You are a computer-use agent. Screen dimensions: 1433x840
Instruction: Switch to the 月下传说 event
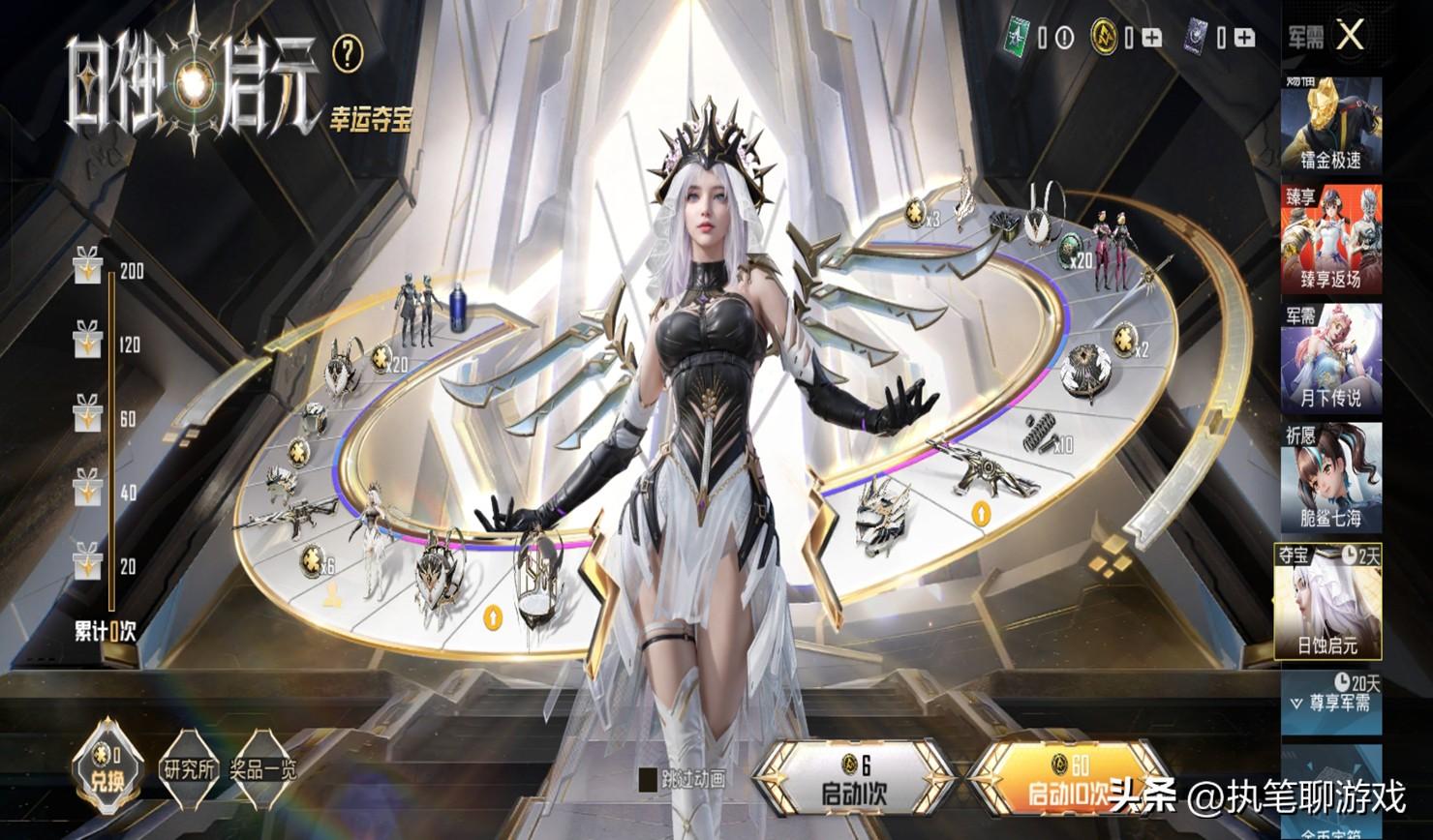click(1331, 358)
